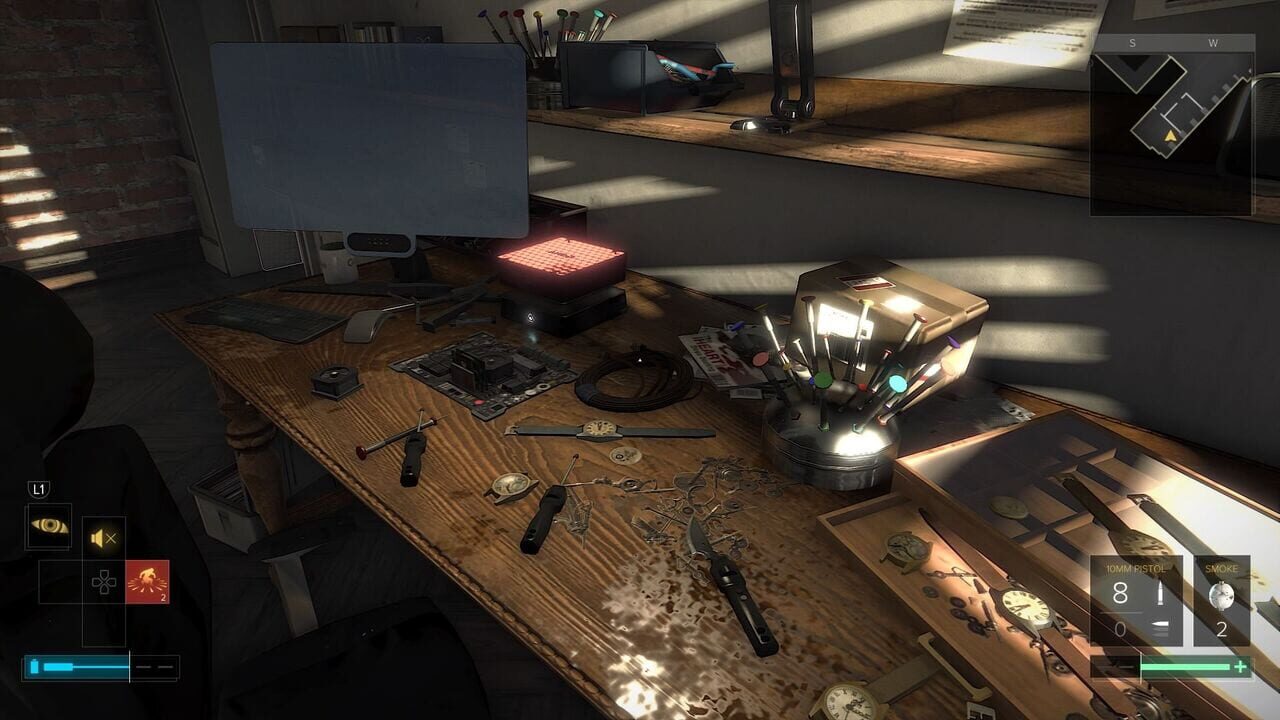Click the alternate ammo type icon

1160,627
